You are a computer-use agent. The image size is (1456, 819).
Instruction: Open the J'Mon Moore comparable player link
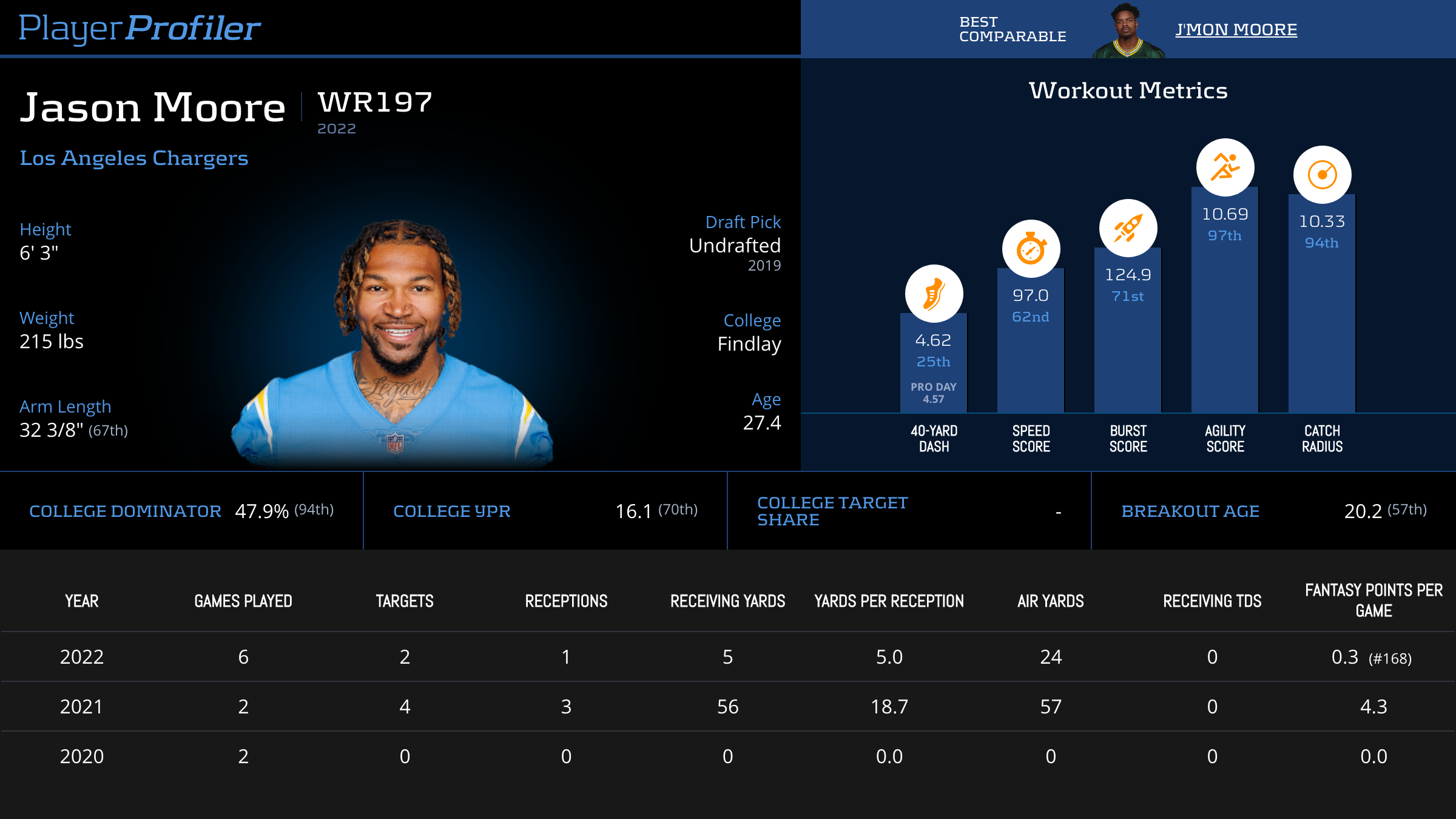[x=1236, y=30]
